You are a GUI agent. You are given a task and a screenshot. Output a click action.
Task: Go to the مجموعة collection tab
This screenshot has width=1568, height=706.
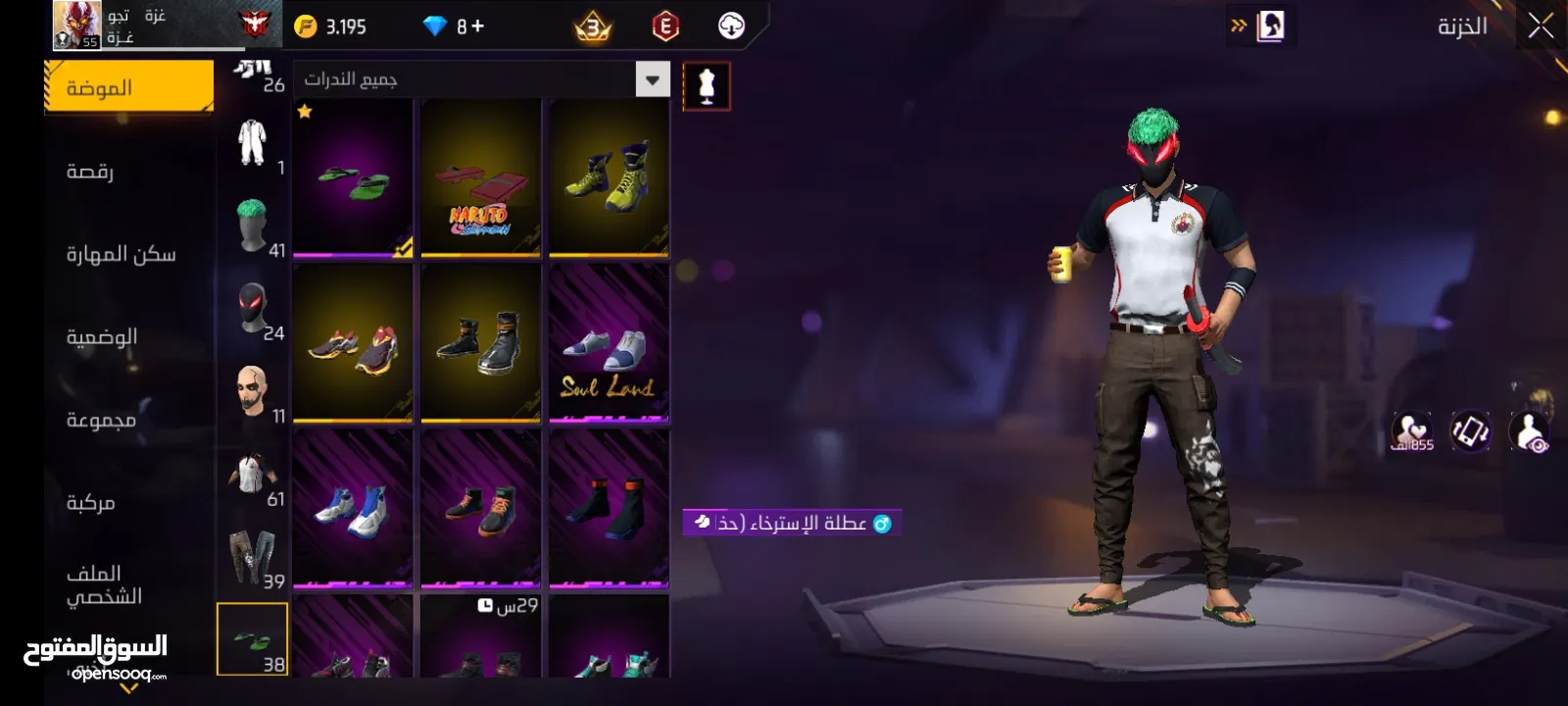tap(101, 420)
